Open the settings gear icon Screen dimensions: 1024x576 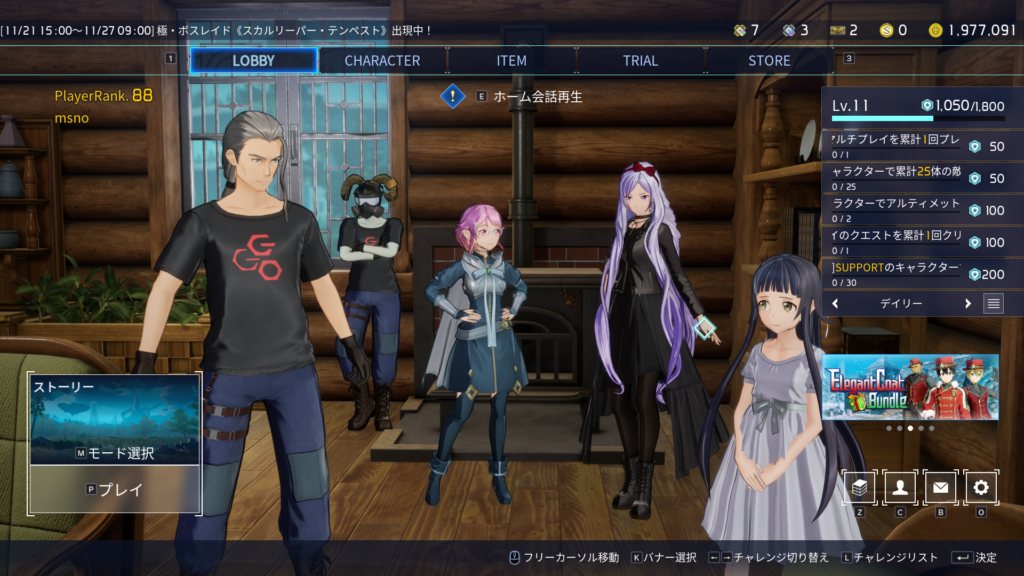point(981,487)
